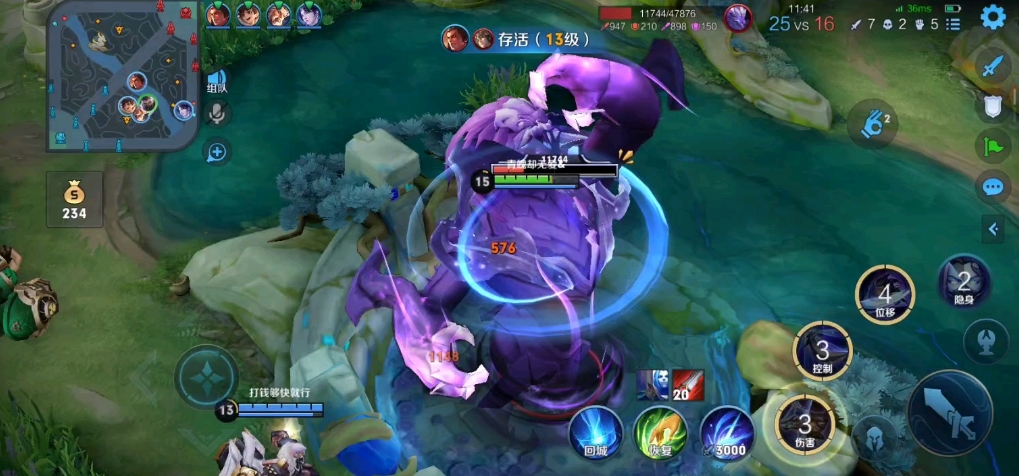Open the shop via the gold coin button
This screenshot has width=1019, height=476.
(74, 198)
